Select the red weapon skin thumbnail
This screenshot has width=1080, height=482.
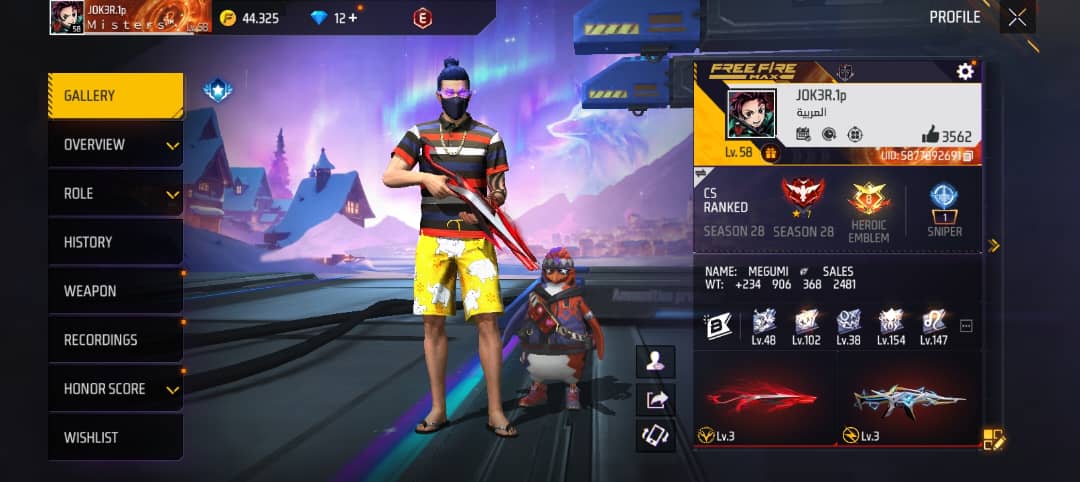pyautogui.click(x=761, y=398)
